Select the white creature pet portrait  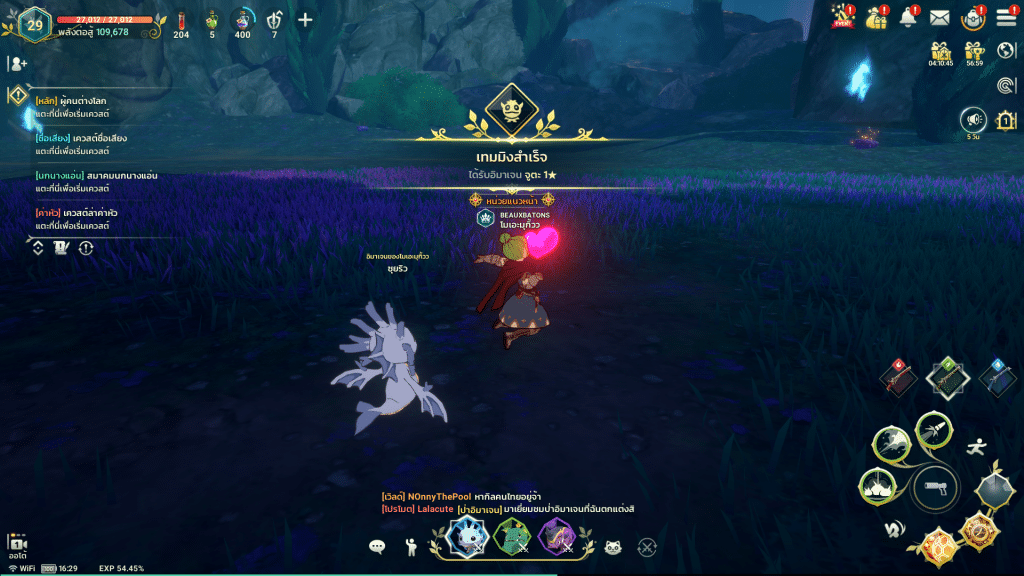pyautogui.click(x=468, y=537)
